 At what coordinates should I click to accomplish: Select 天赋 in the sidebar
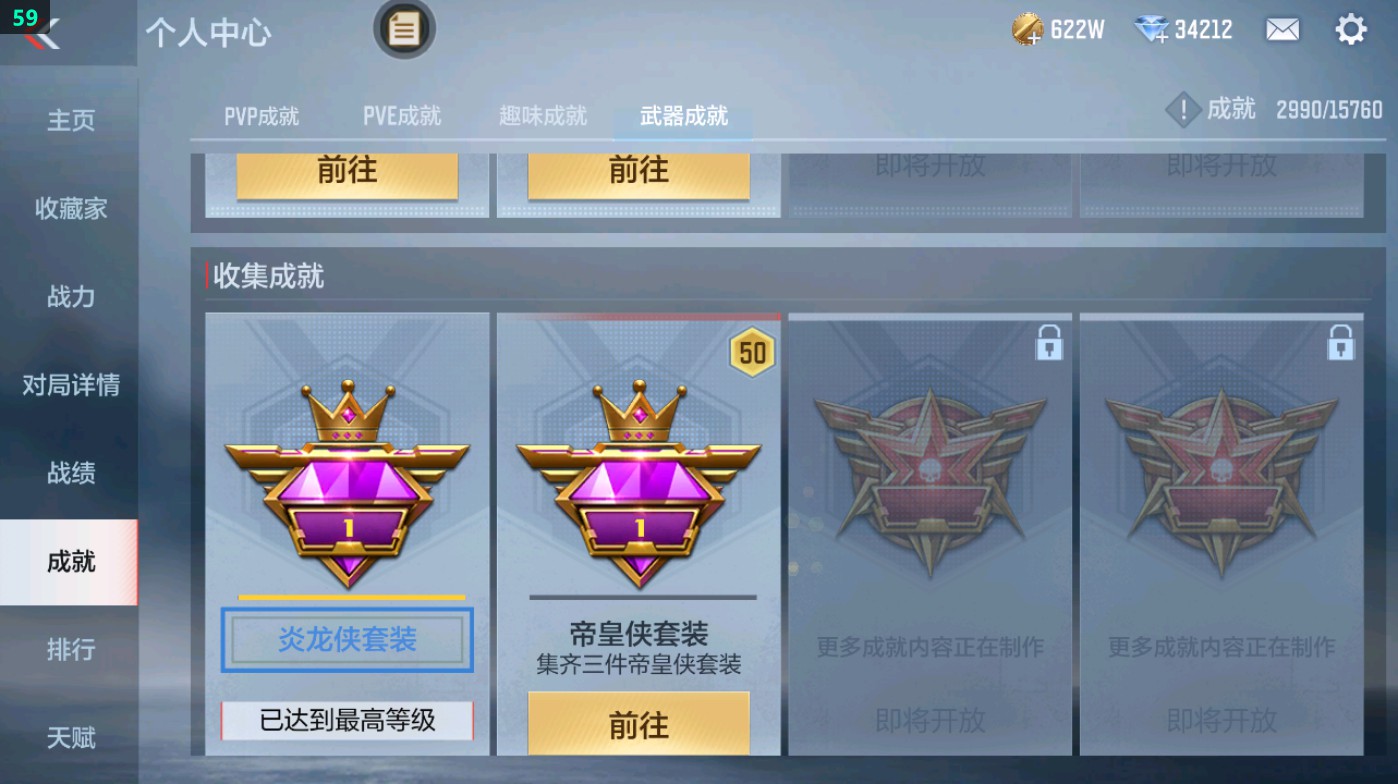pos(68,738)
